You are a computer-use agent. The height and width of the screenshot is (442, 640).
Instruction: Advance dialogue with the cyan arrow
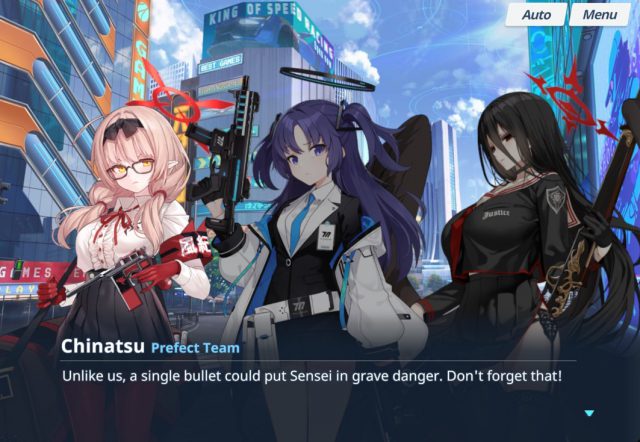click(x=589, y=412)
